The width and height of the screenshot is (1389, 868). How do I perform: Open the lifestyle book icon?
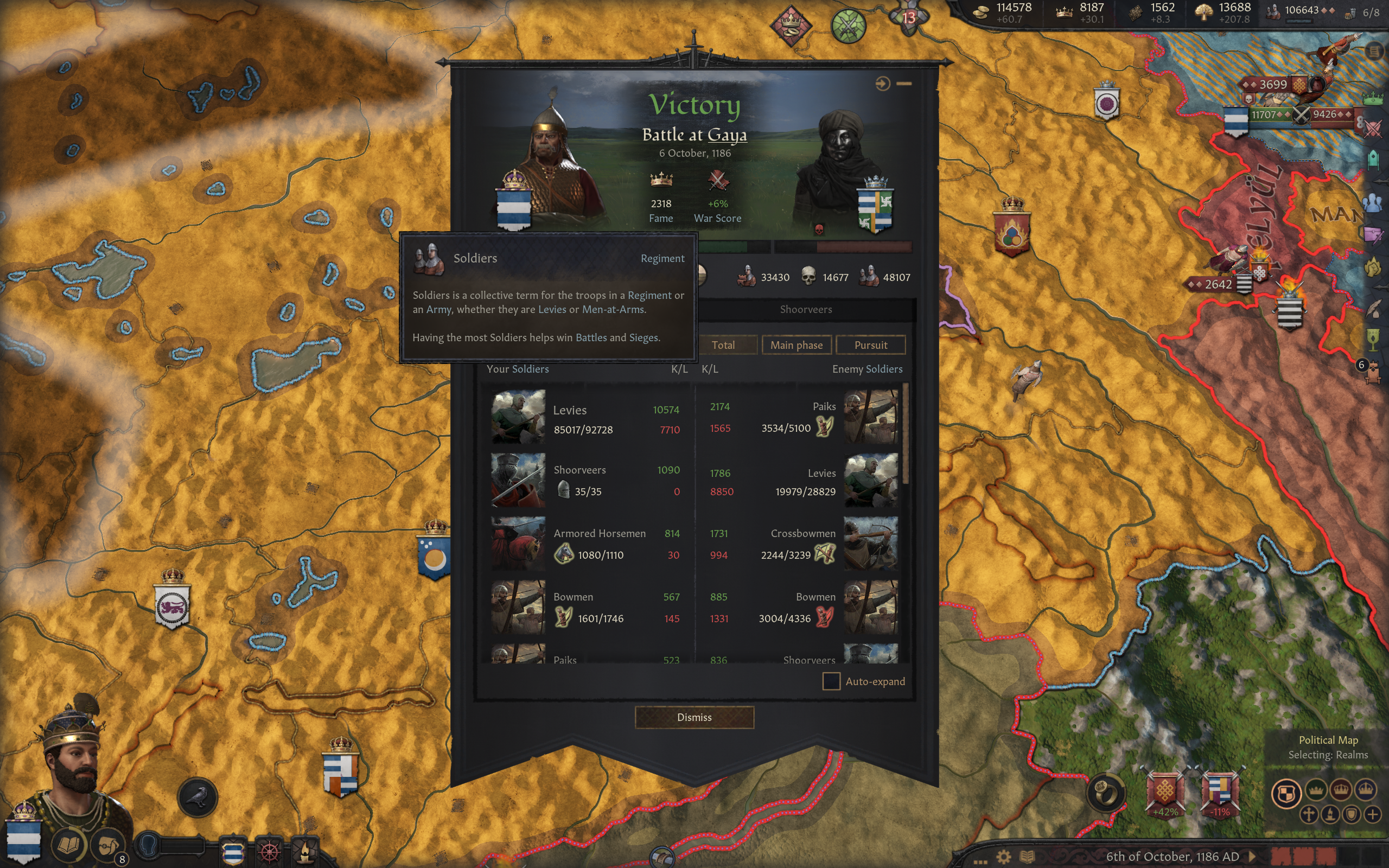pyautogui.click(x=69, y=845)
